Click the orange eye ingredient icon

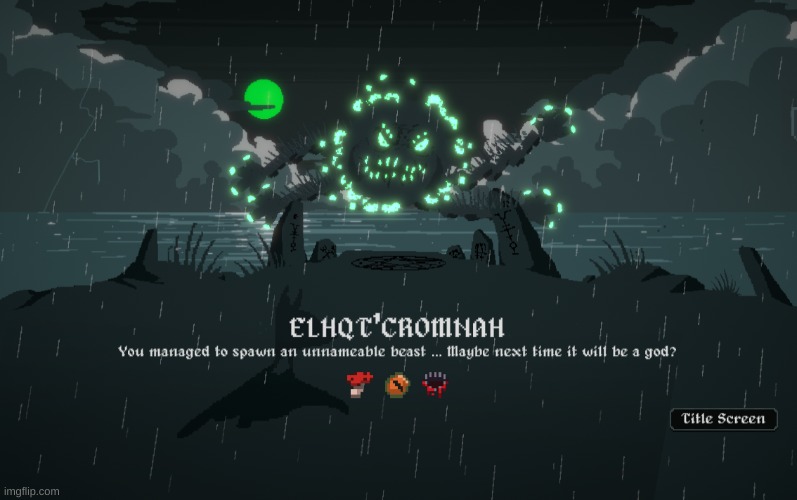coord(396,384)
